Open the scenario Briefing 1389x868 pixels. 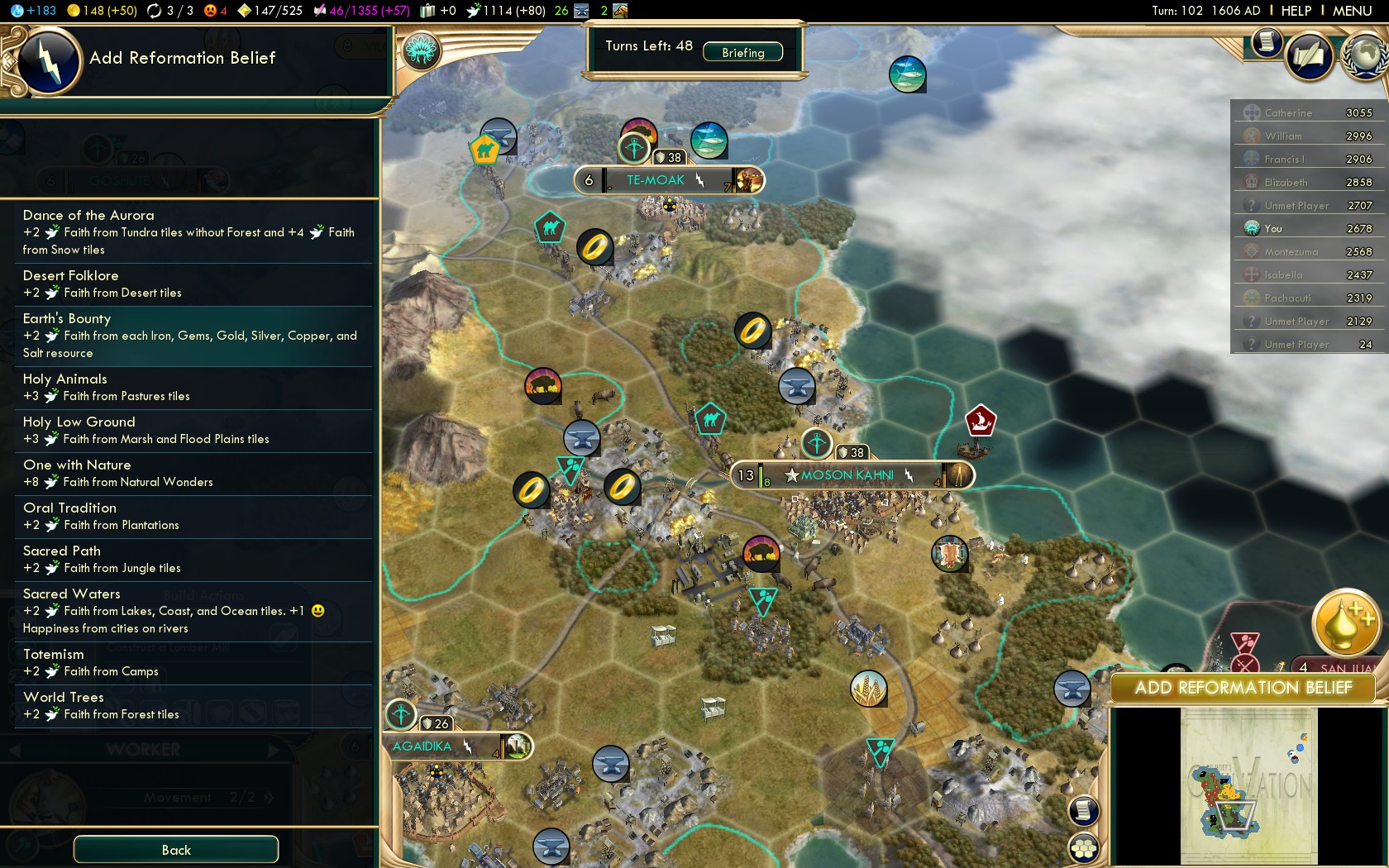(x=742, y=52)
